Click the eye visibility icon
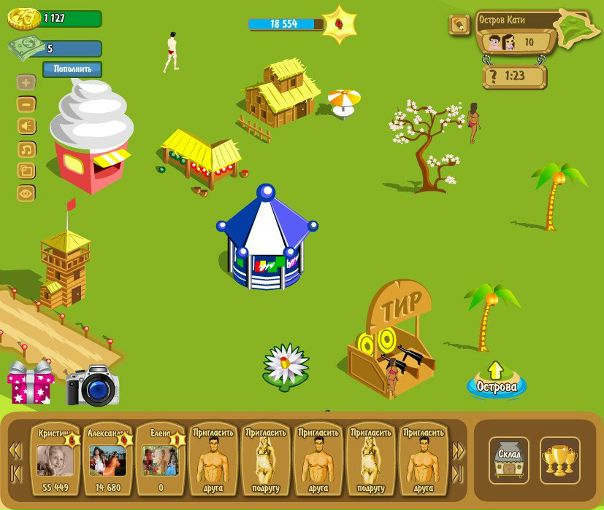This screenshot has width=604, height=510. (x=26, y=193)
